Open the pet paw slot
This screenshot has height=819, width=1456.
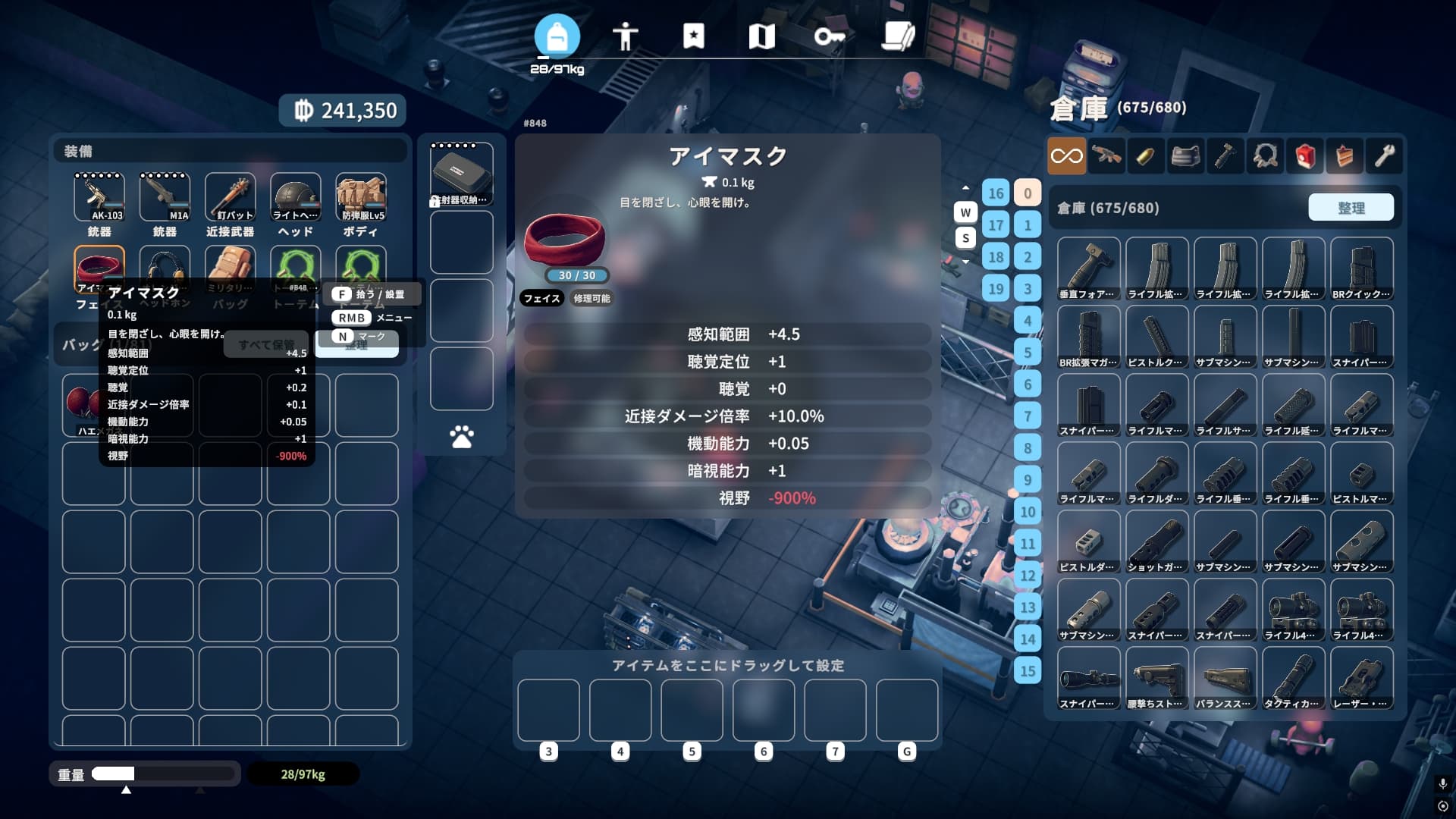pyautogui.click(x=461, y=437)
